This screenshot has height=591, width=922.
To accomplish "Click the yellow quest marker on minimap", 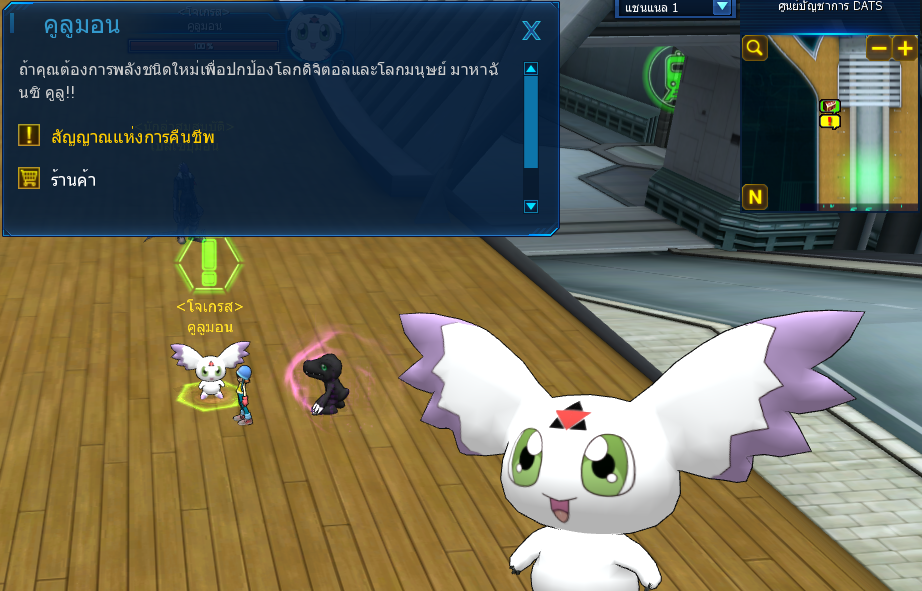I will [x=830, y=122].
